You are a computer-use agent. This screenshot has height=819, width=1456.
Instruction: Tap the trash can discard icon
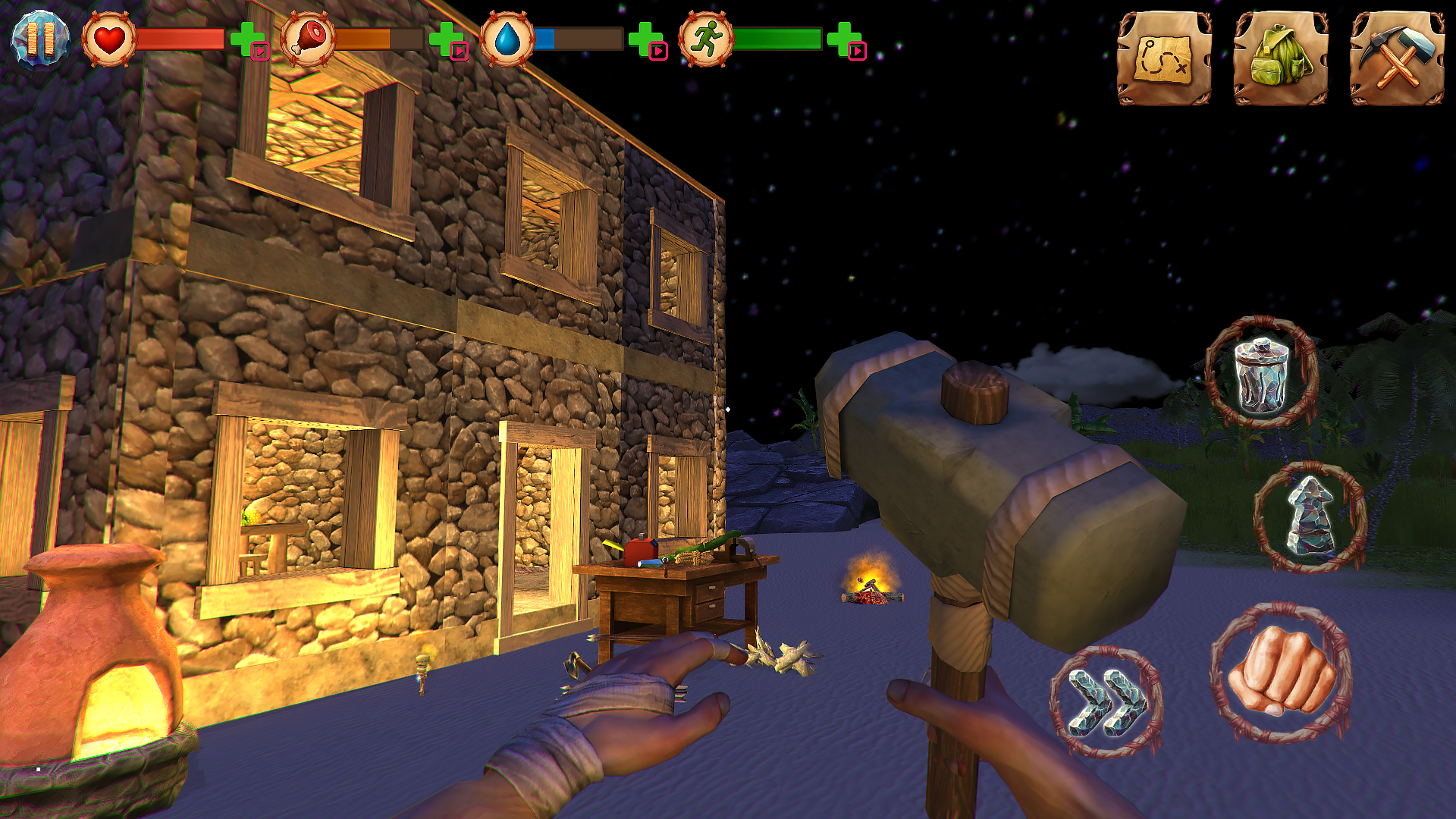click(1263, 372)
